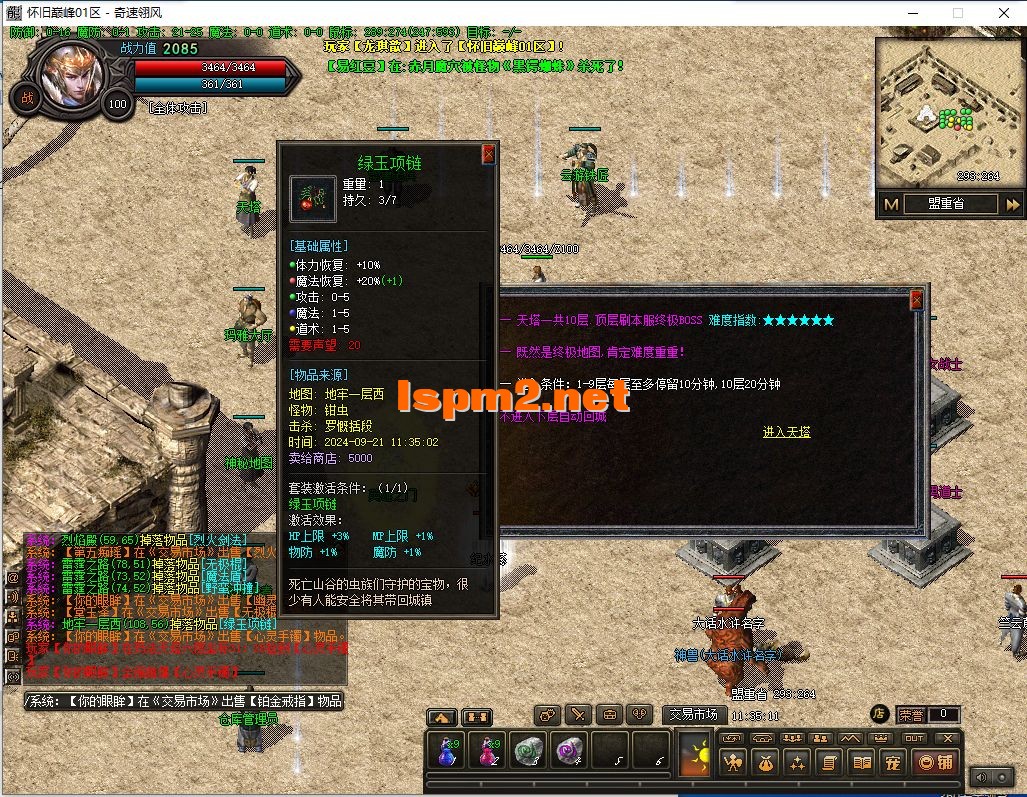Close the 天塔 dialogue panel
Image resolution: width=1027 pixels, height=797 pixels.
click(x=916, y=300)
